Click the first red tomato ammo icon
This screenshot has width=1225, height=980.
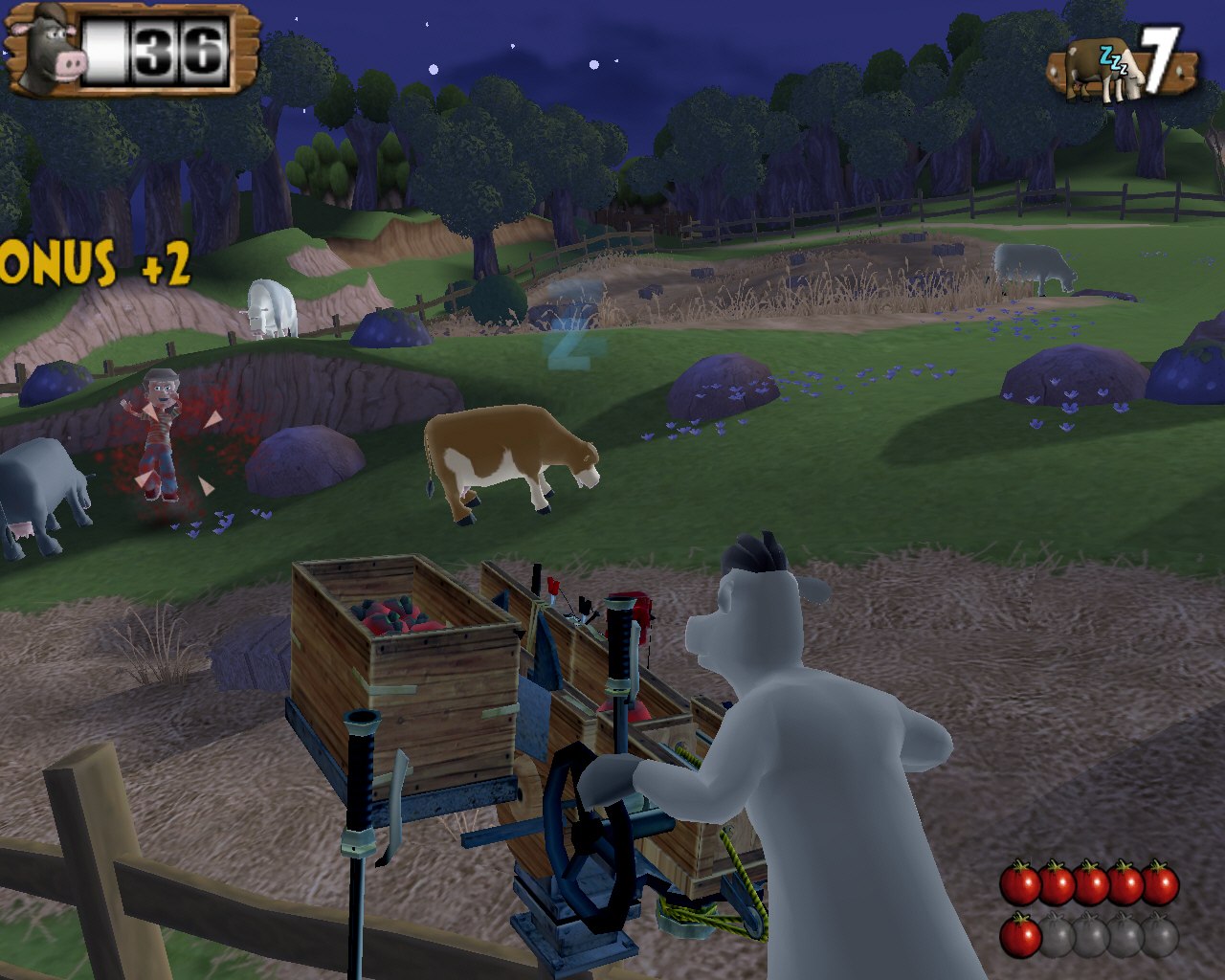coord(1020,884)
